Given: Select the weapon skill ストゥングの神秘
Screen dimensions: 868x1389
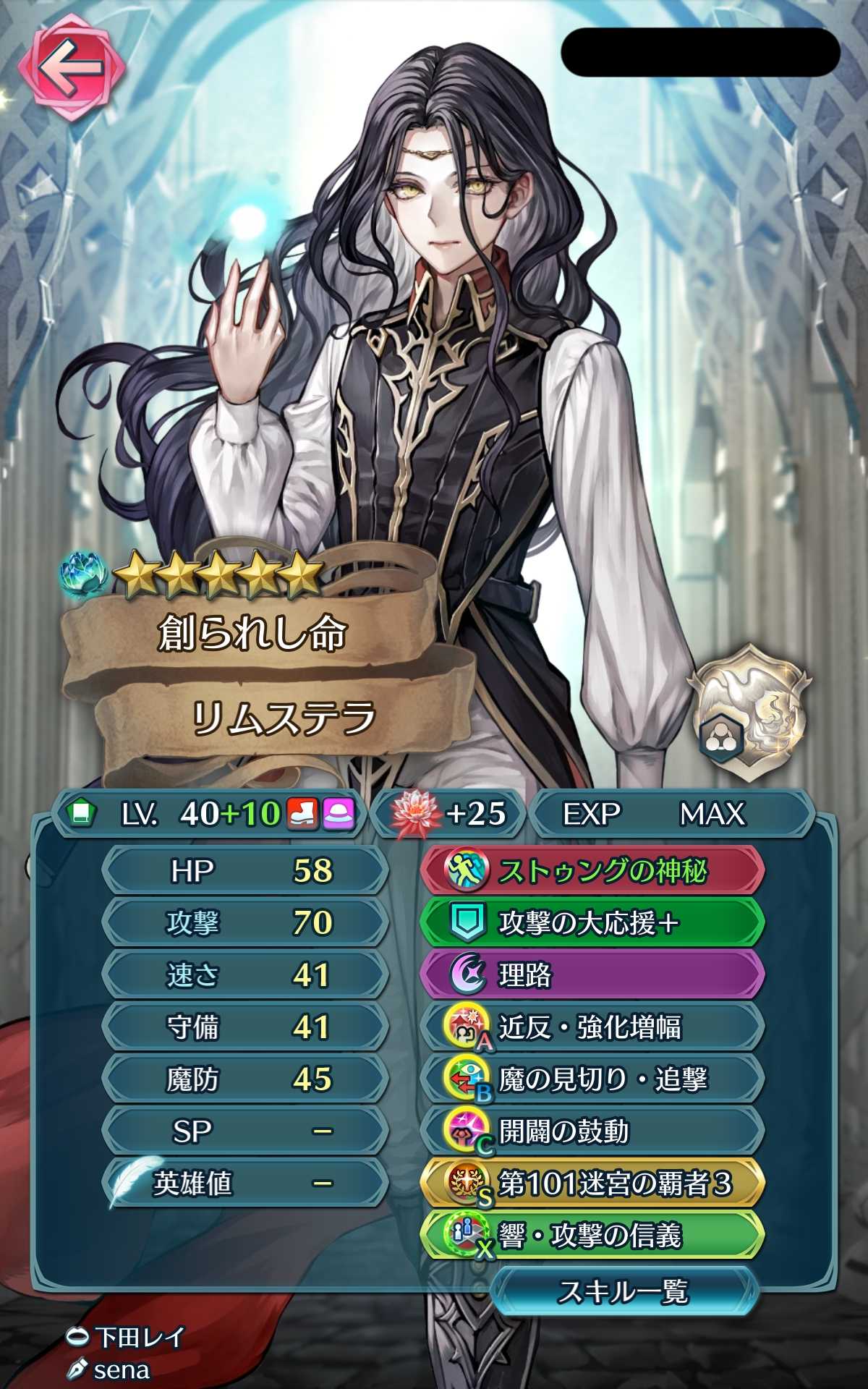Looking at the screenshot, I should click(x=592, y=871).
